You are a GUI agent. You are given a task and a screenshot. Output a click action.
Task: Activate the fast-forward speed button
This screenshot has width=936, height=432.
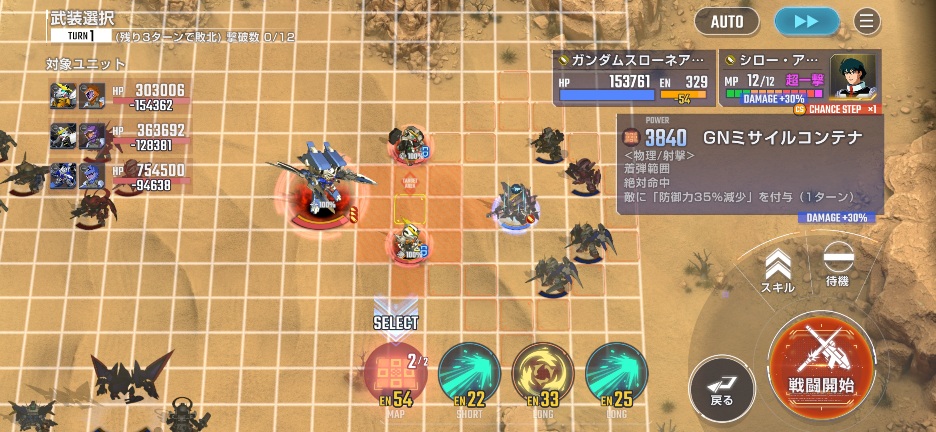807,20
